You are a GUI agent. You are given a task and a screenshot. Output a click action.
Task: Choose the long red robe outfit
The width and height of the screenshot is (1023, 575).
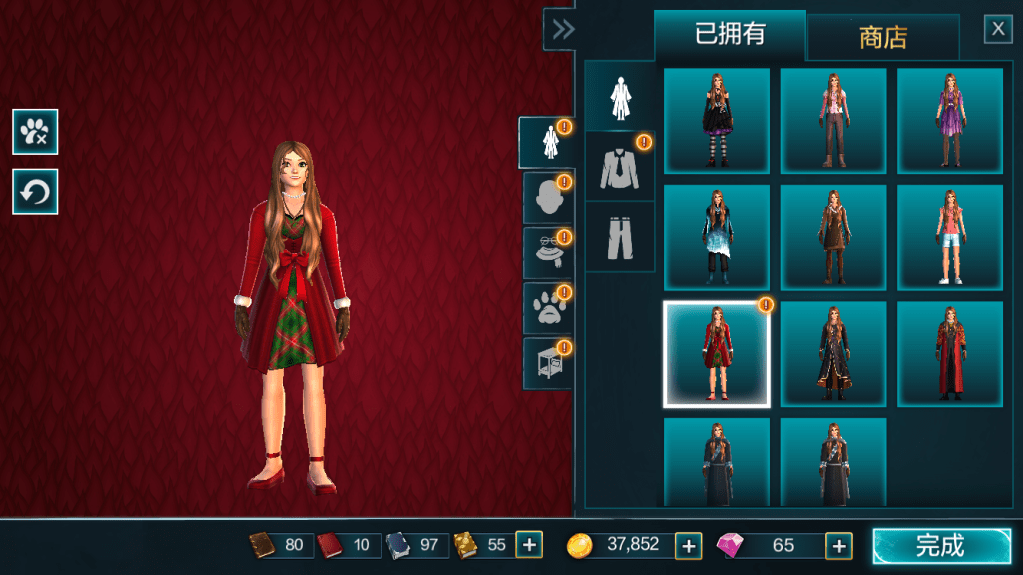pyautogui.click(x=949, y=354)
